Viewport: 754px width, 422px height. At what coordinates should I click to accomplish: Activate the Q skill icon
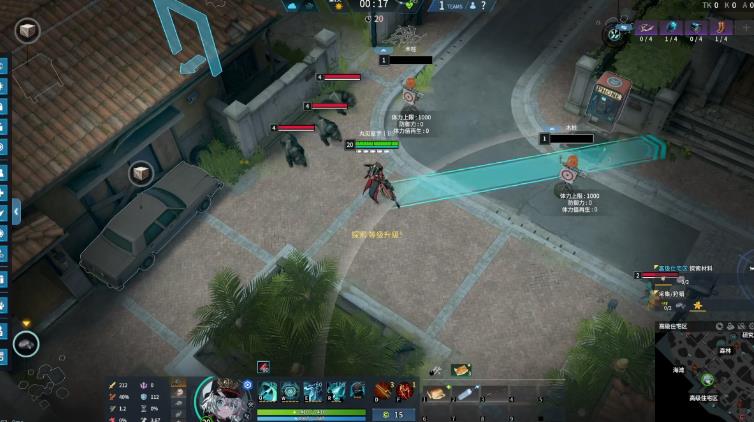(268, 391)
